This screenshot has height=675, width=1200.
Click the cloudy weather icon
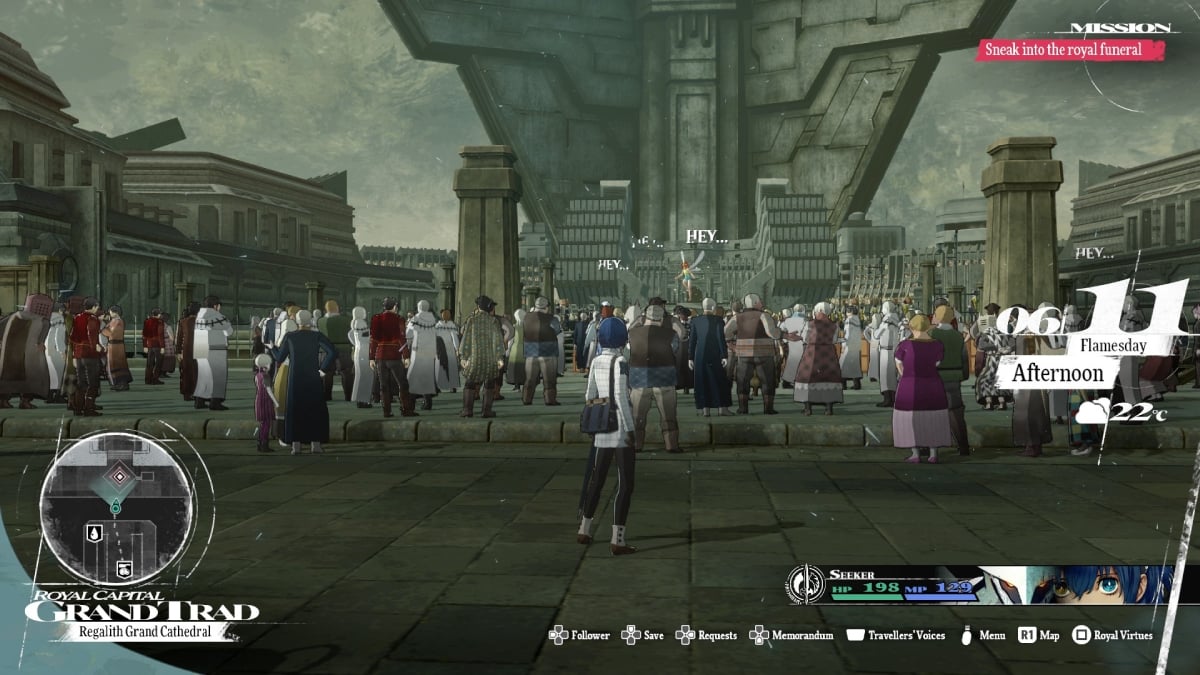tap(1094, 411)
